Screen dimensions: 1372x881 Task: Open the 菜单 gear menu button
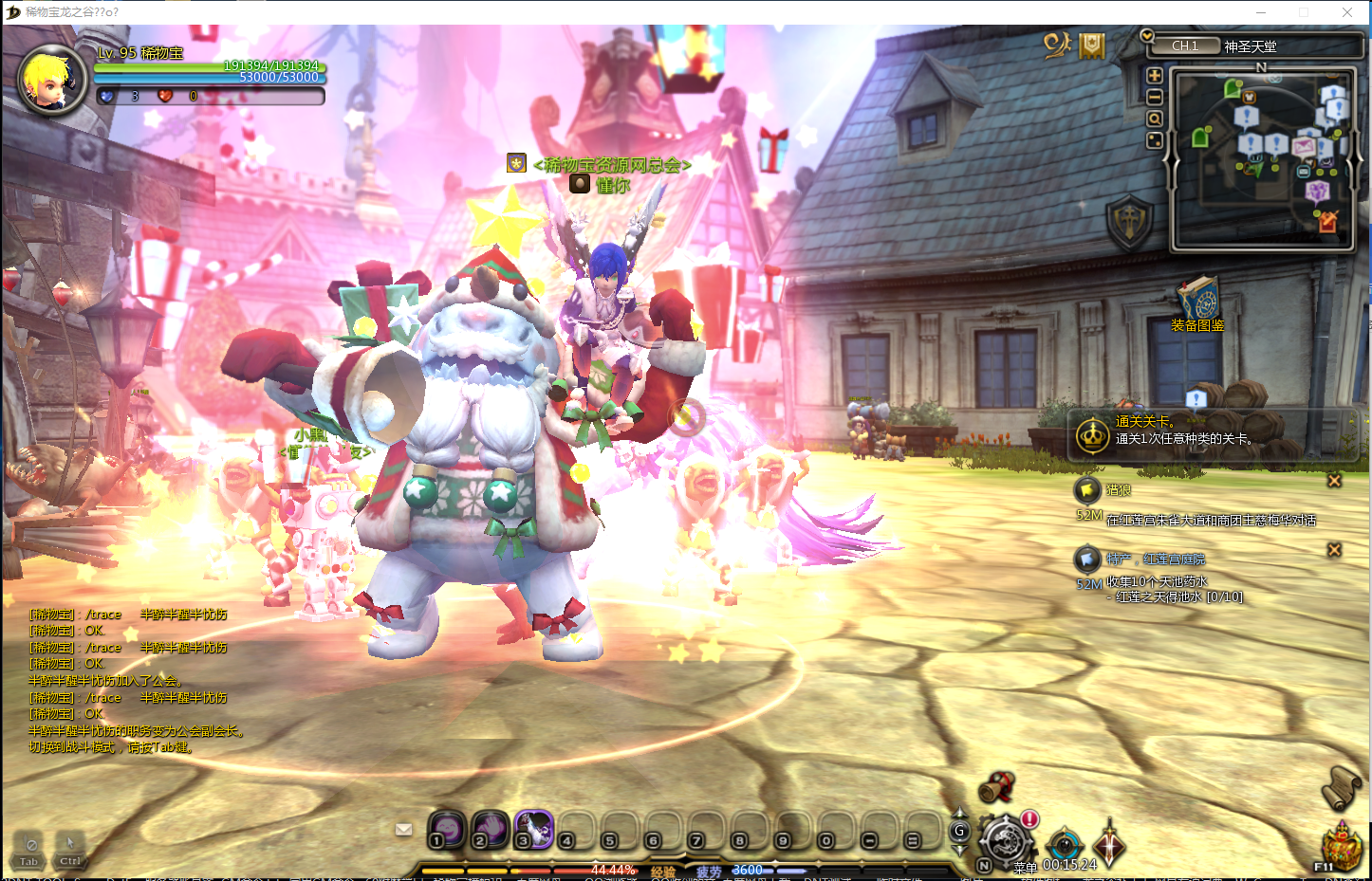click(x=1006, y=841)
